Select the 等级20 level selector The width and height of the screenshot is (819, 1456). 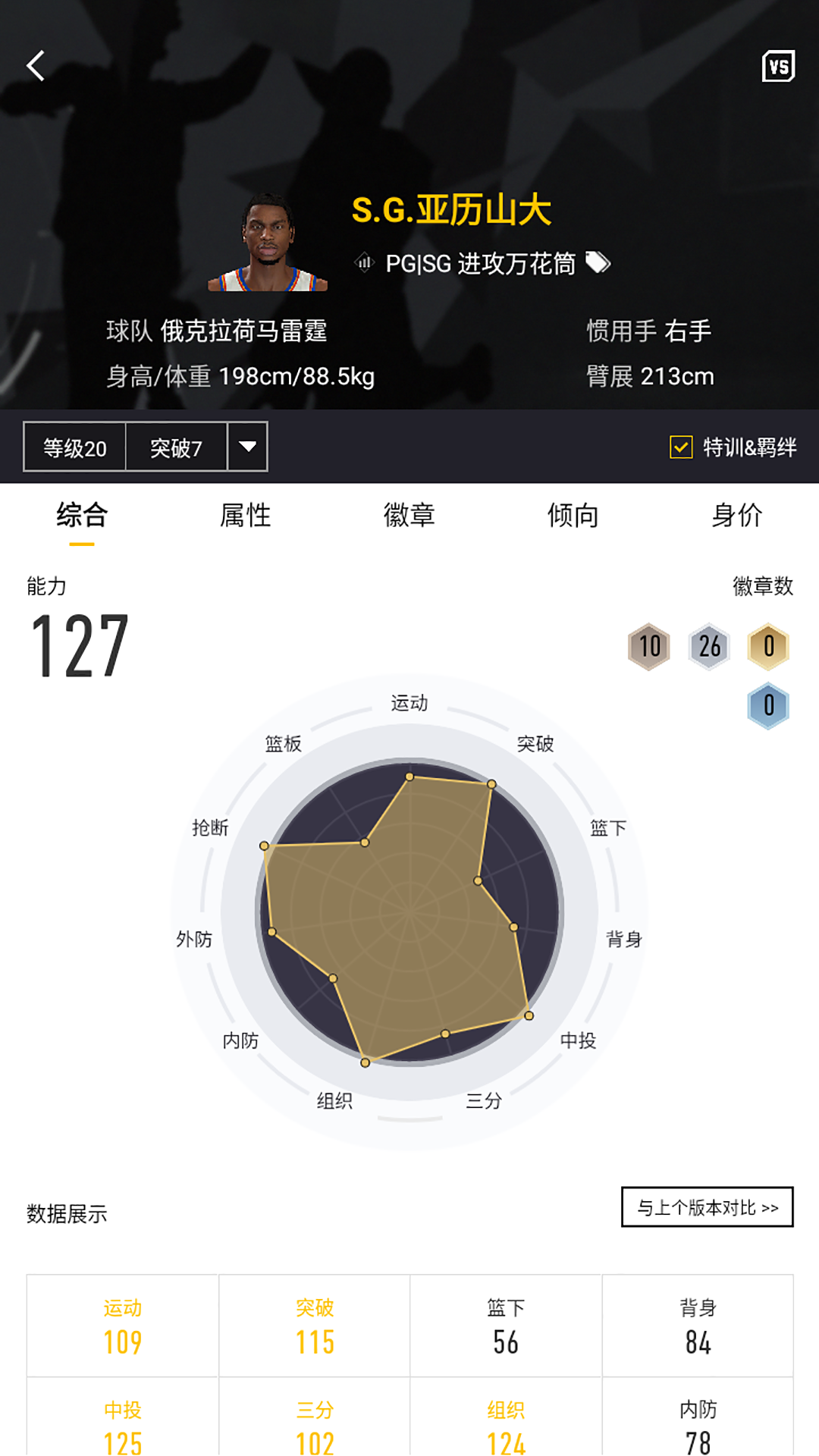pos(75,447)
